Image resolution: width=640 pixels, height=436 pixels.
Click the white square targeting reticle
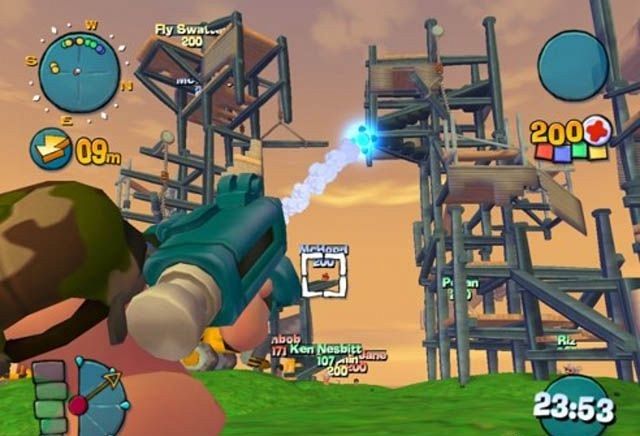click(323, 274)
